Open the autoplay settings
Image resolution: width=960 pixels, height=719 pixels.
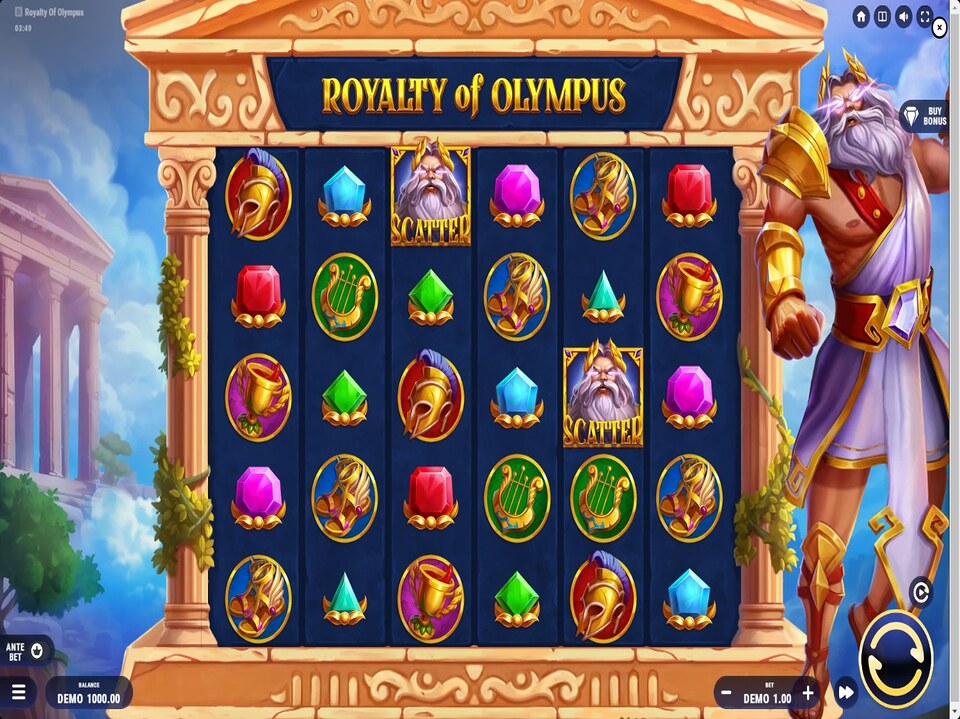[x=921, y=592]
